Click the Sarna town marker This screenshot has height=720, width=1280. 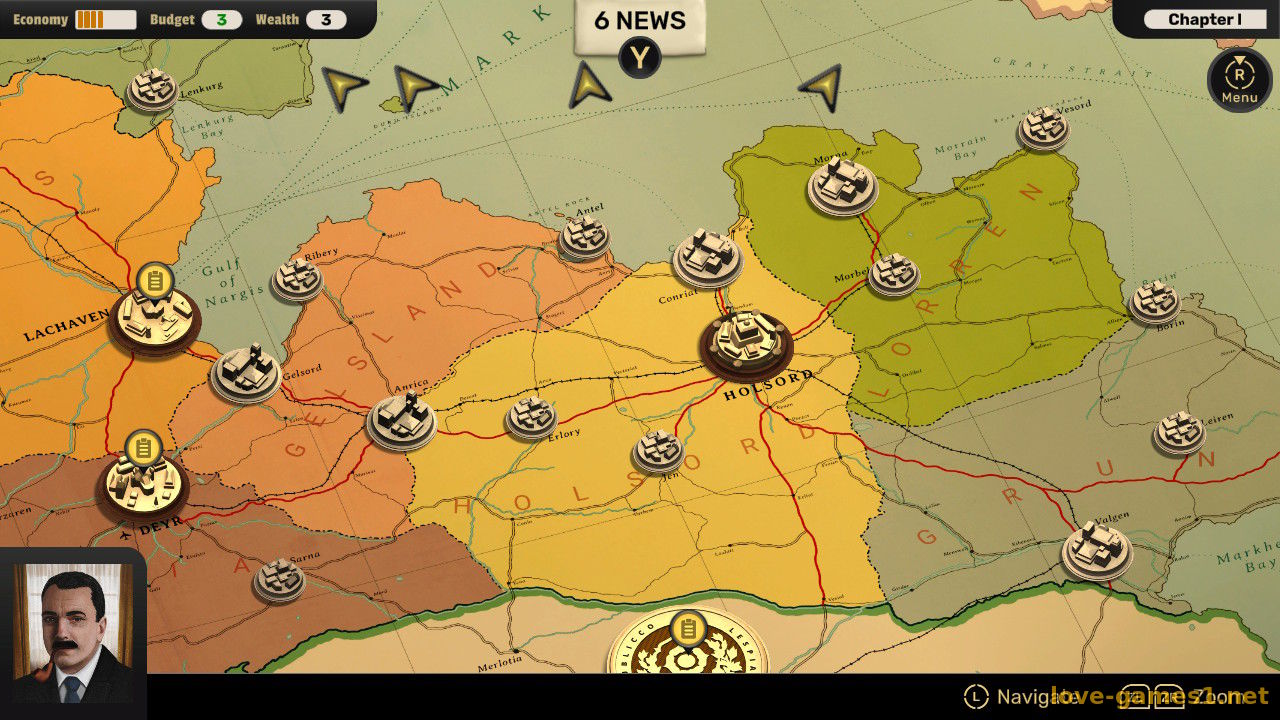tap(279, 578)
